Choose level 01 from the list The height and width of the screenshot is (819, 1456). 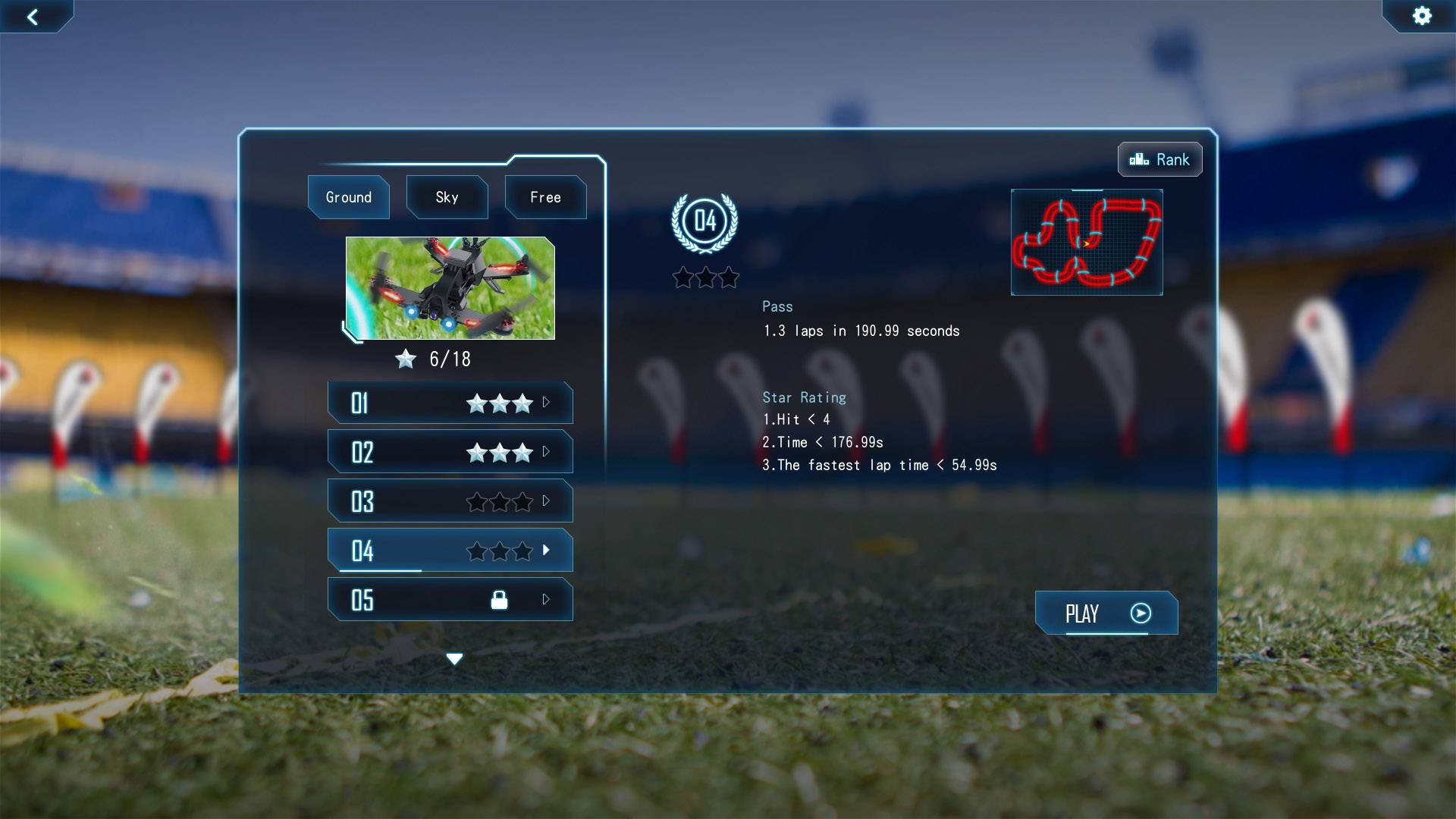coord(450,403)
